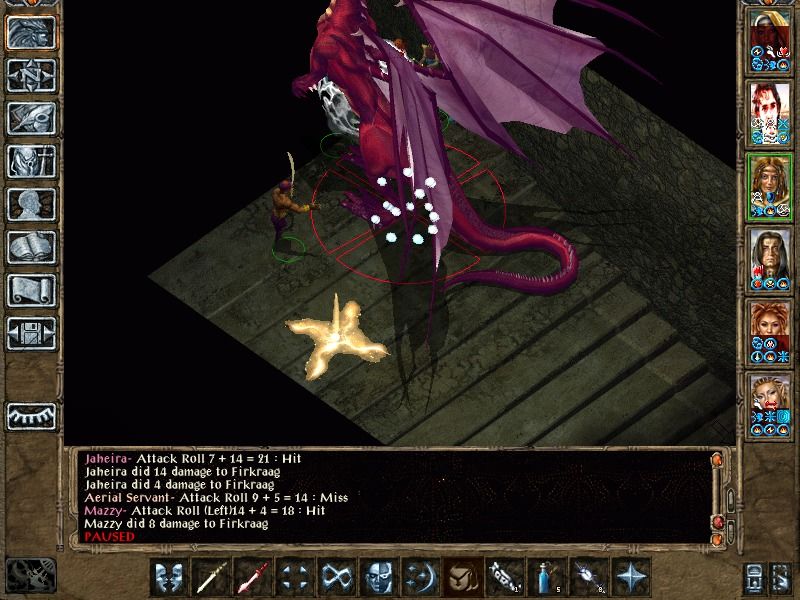Open the priest scroll spell screen
800x600 pixels.
click(31, 290)
